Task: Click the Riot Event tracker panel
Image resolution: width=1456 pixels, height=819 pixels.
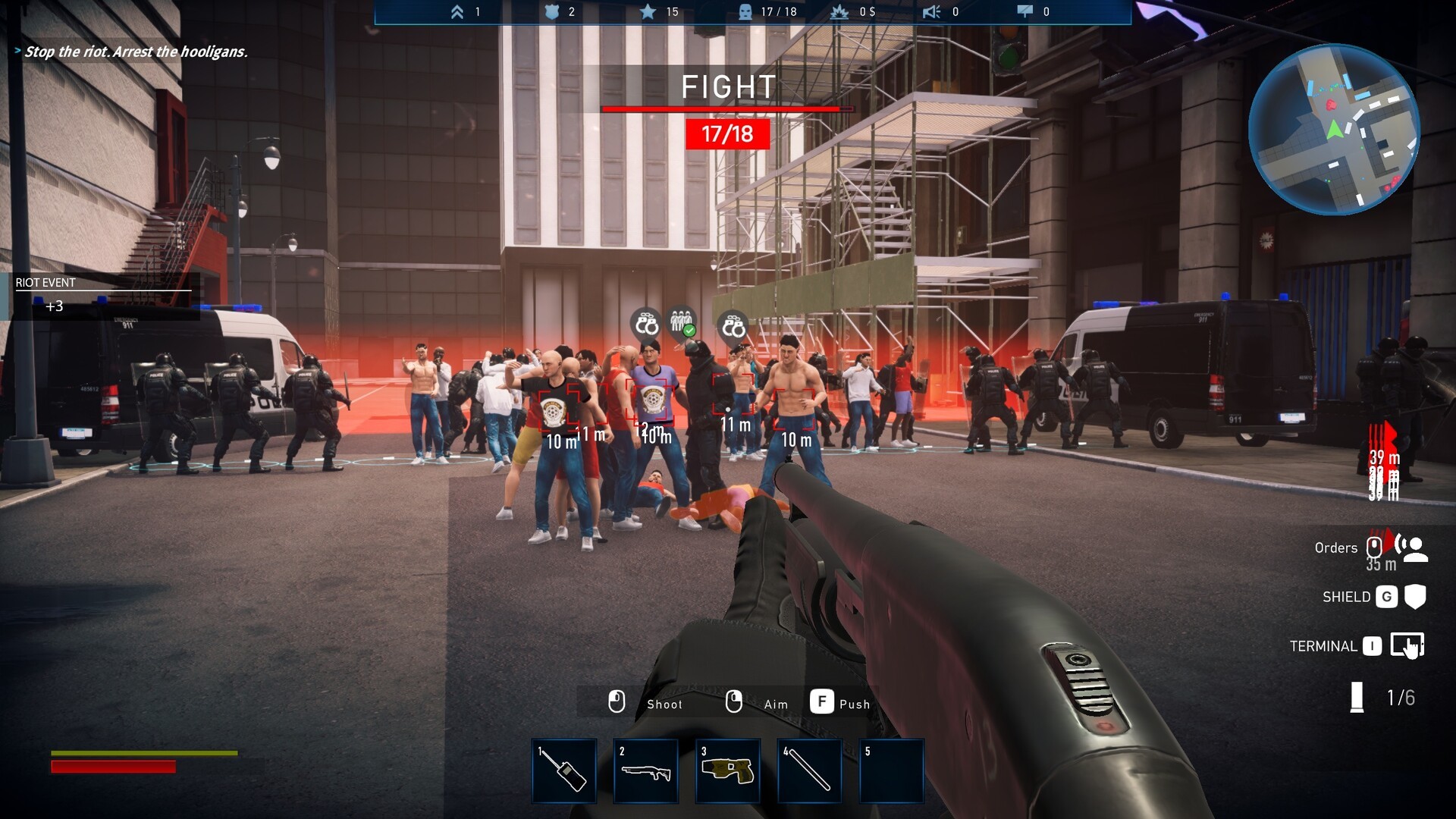Action: click(x=102, y=295)
